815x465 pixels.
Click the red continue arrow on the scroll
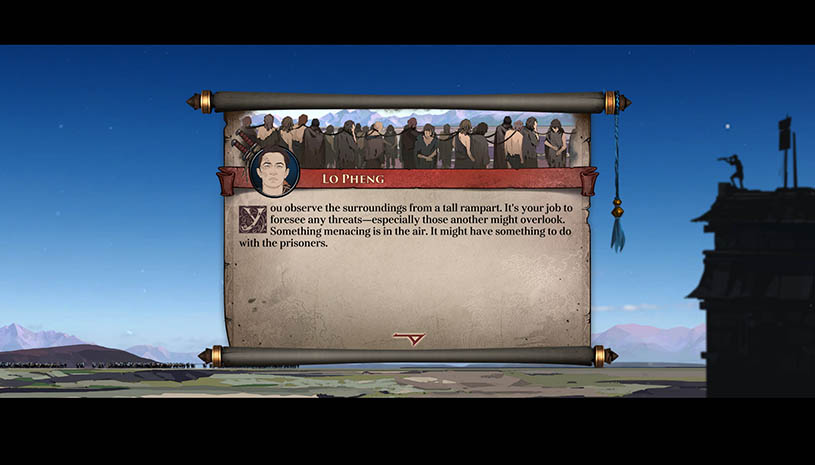(x=409, y=338)
